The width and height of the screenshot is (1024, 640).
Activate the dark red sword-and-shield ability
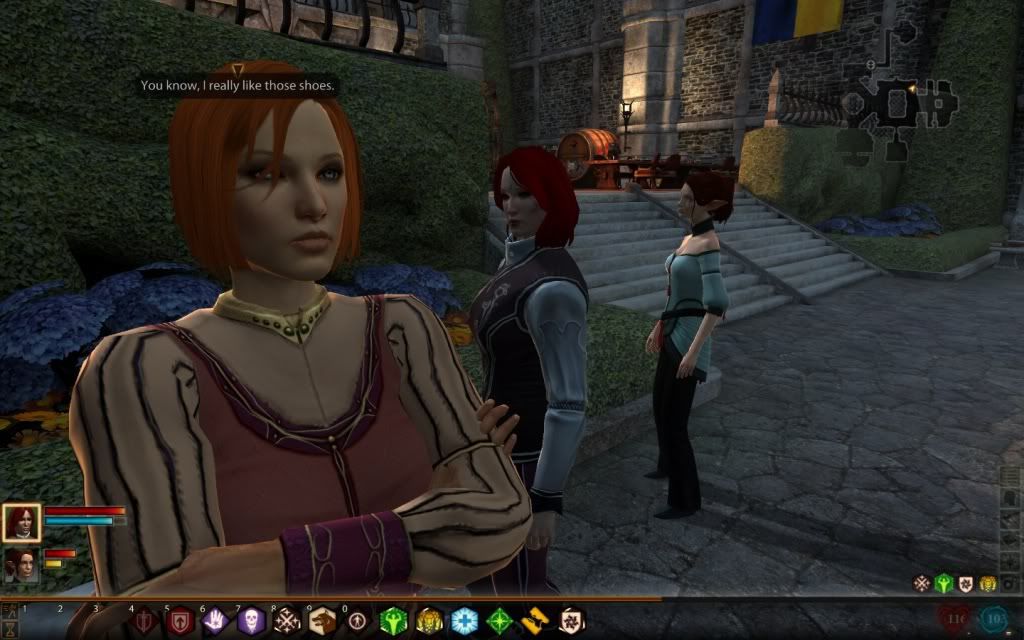(x=143, y=621)
